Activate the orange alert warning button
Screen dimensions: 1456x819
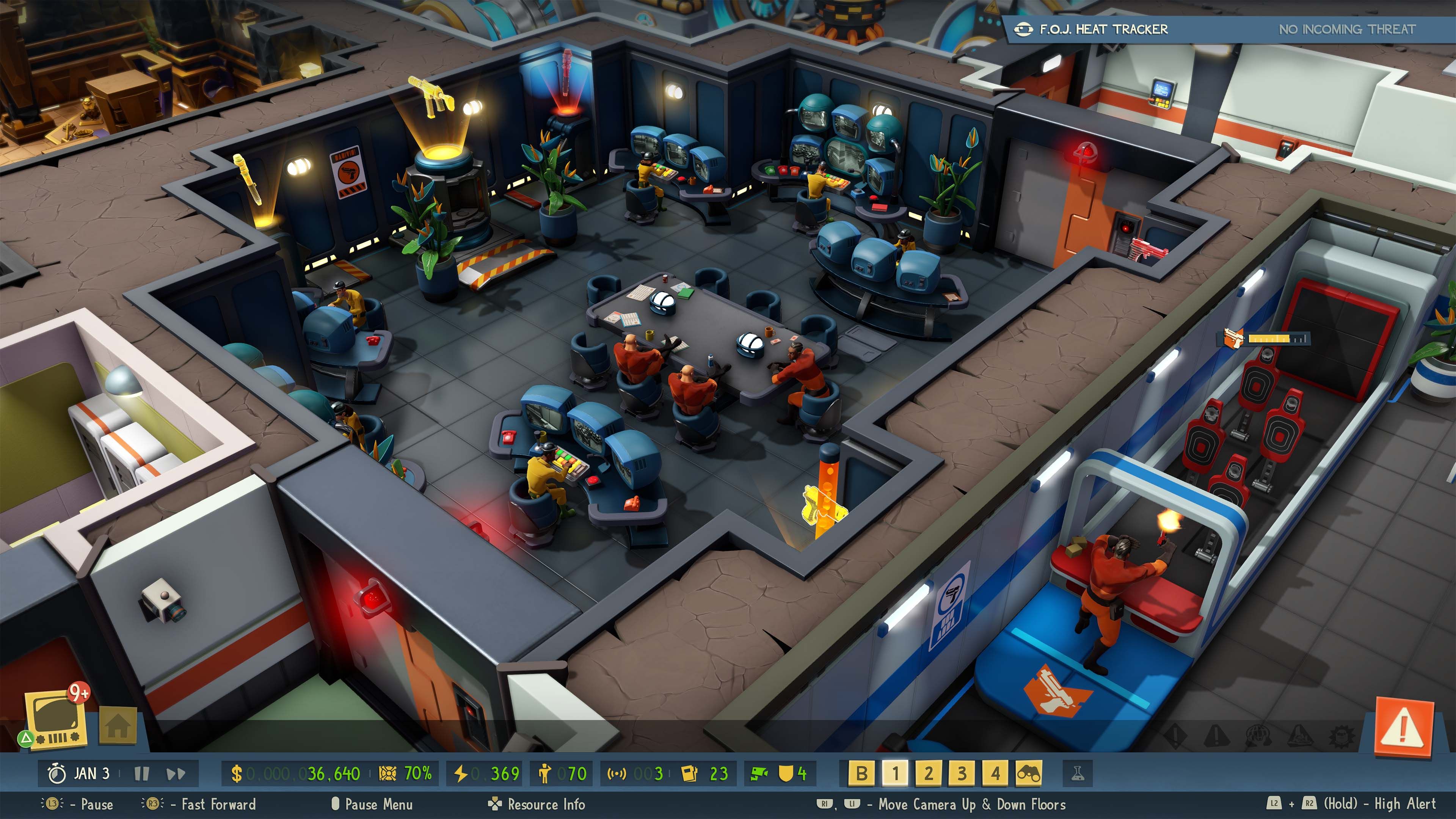tap(1404, 727)
